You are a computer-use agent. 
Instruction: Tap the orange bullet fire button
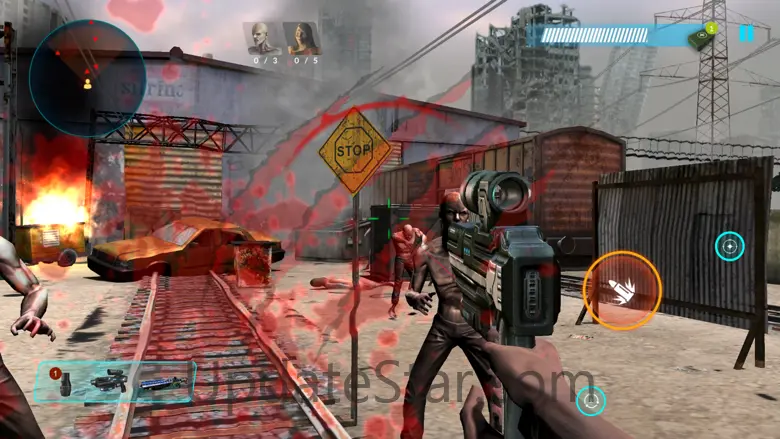622,290
